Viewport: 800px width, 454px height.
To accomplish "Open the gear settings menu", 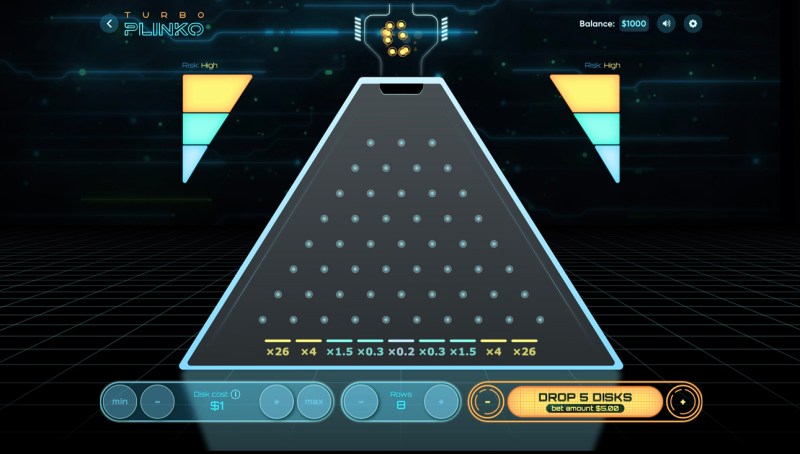I will pyautogui.click(x=694, y=23).
